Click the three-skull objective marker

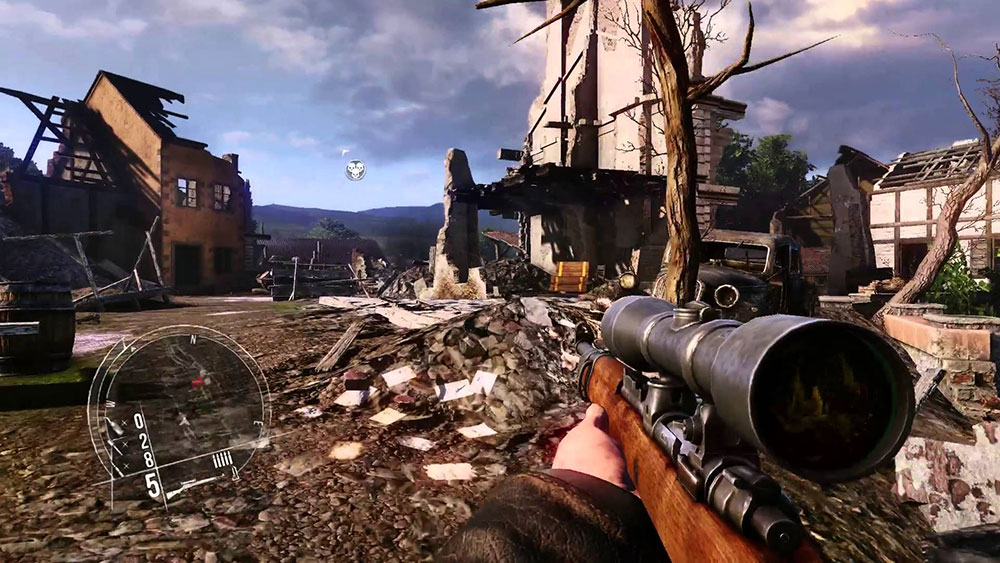click(x=355, y=170)
